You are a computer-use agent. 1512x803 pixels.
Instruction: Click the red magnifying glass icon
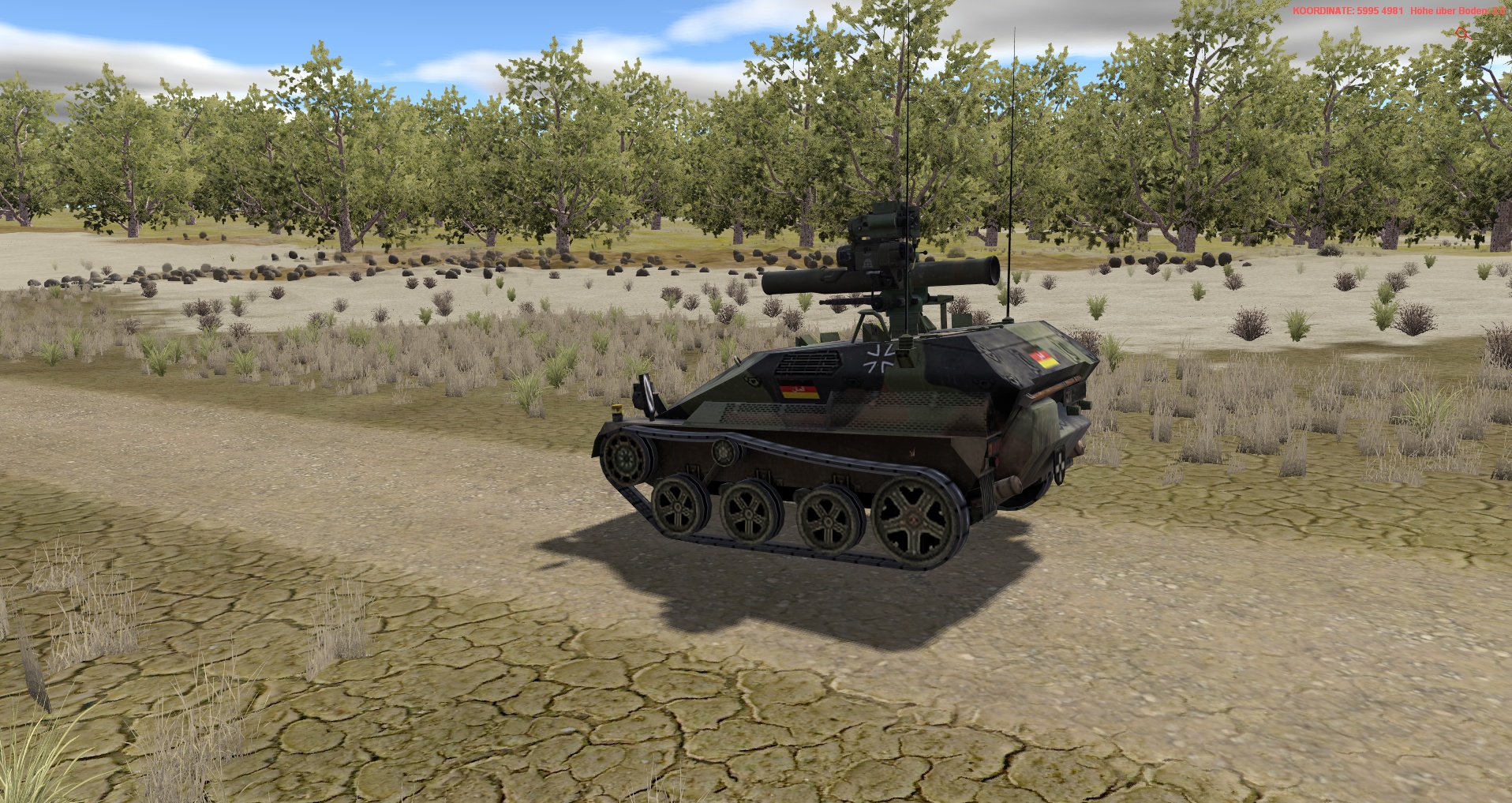tap(1462, 33)
